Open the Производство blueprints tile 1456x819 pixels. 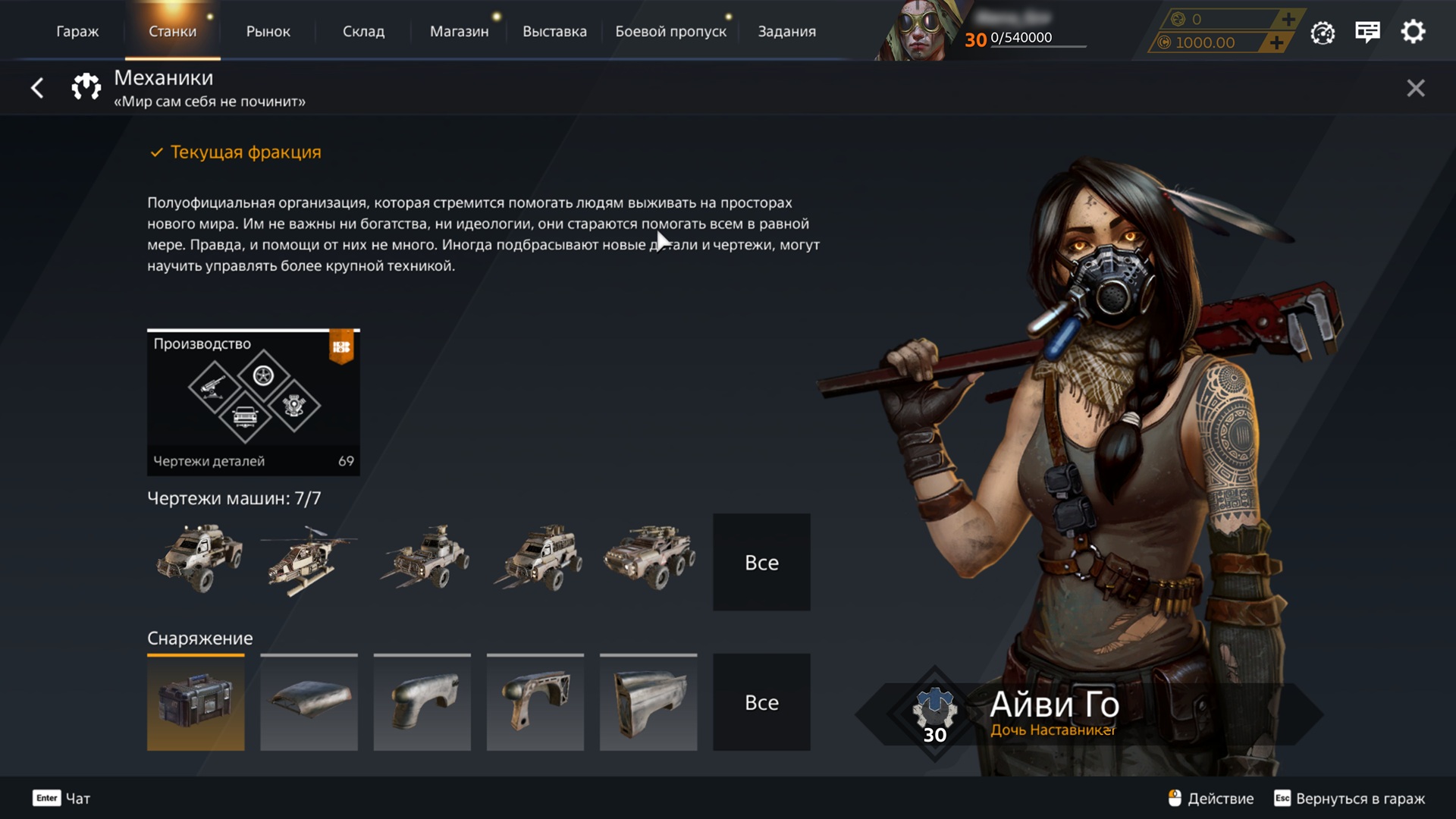[253, 402]
